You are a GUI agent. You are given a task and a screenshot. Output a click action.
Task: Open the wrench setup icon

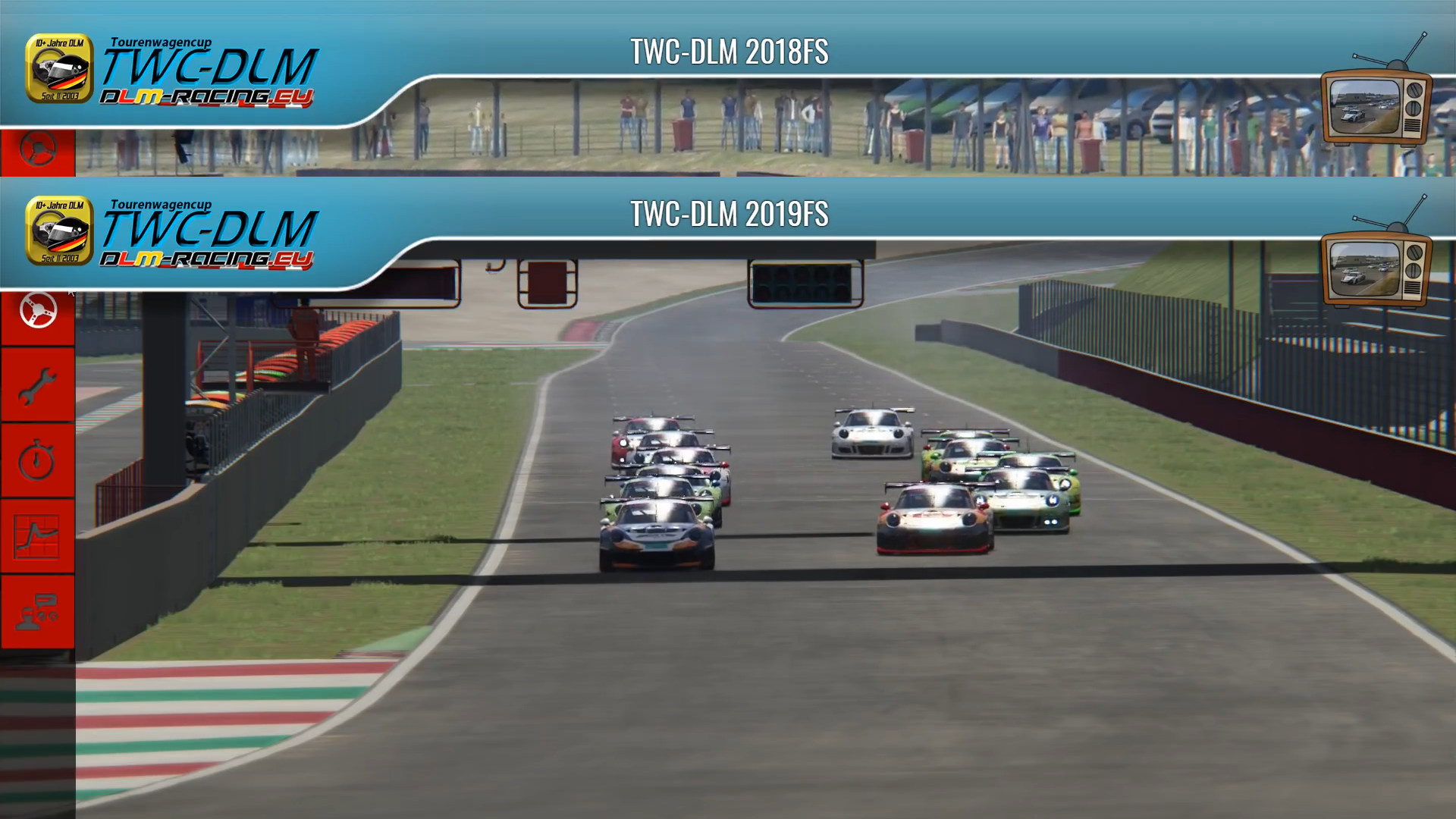pos(37,386)
